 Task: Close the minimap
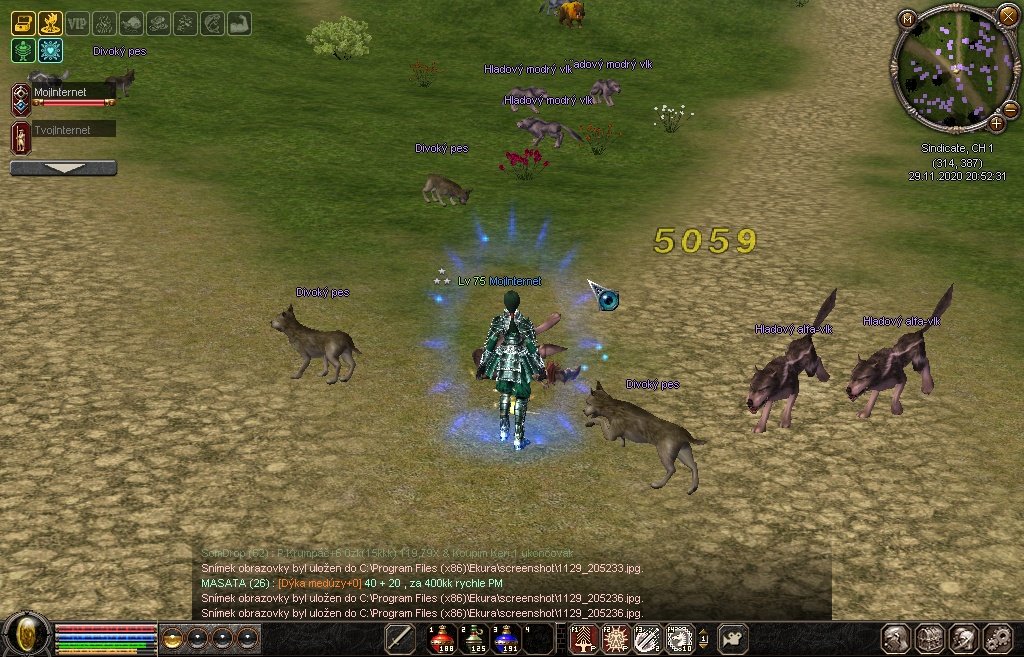[x=1006, y=16]
